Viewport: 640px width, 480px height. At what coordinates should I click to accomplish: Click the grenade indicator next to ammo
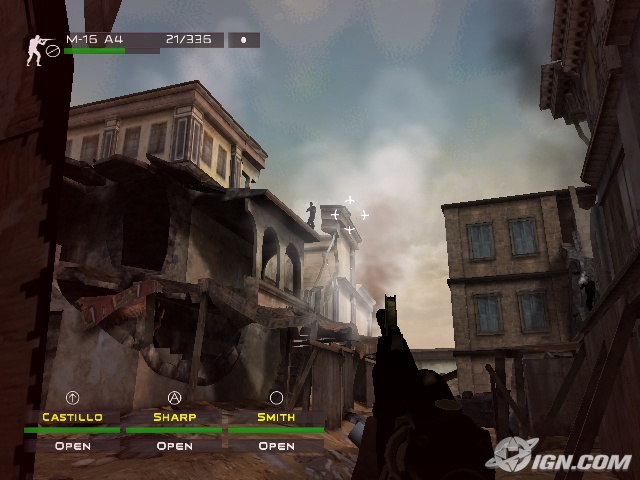point(244,41)
